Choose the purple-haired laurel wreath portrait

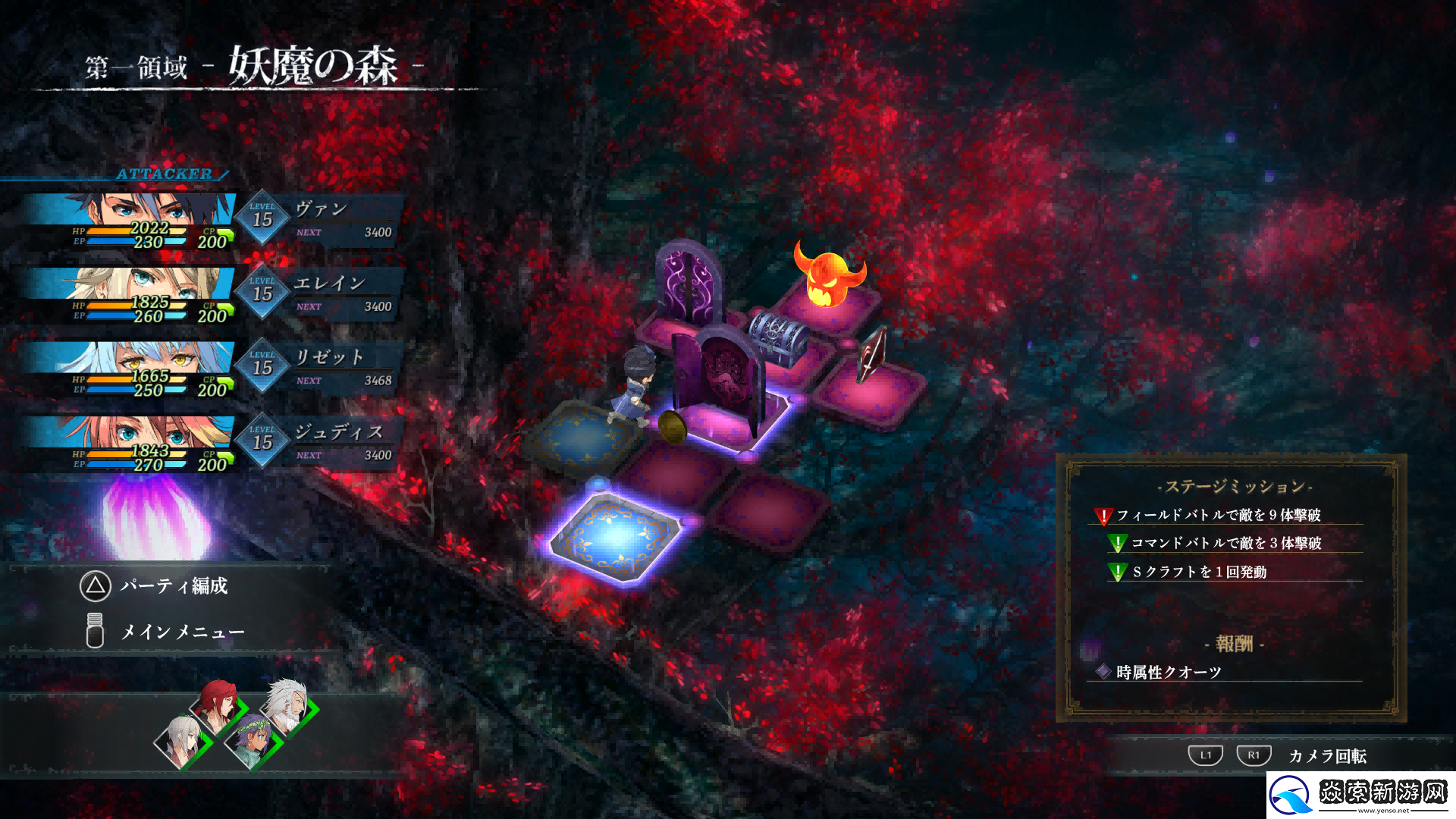coord(253,739)
